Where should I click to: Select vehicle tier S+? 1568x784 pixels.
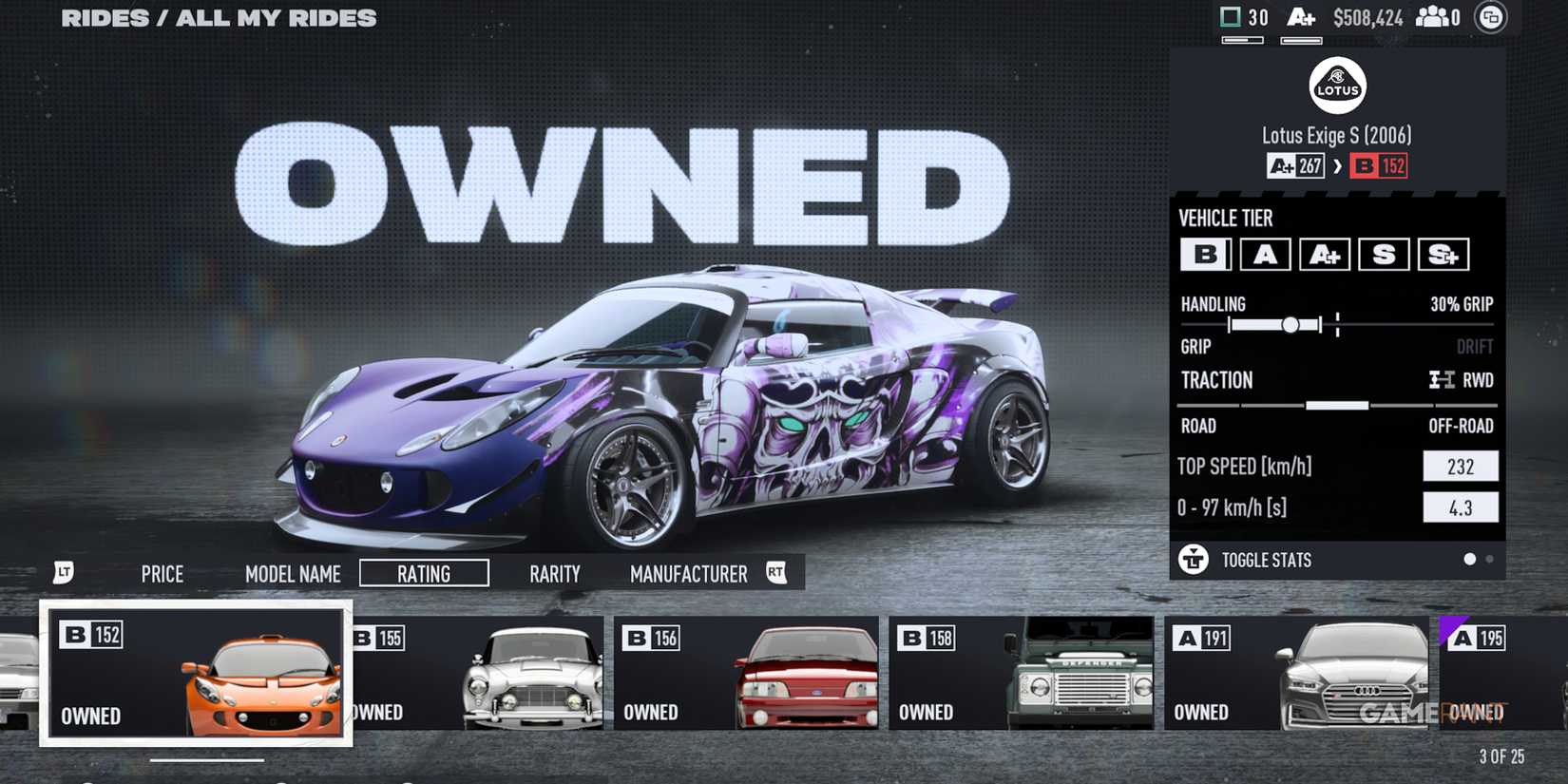pos(1444,254)
